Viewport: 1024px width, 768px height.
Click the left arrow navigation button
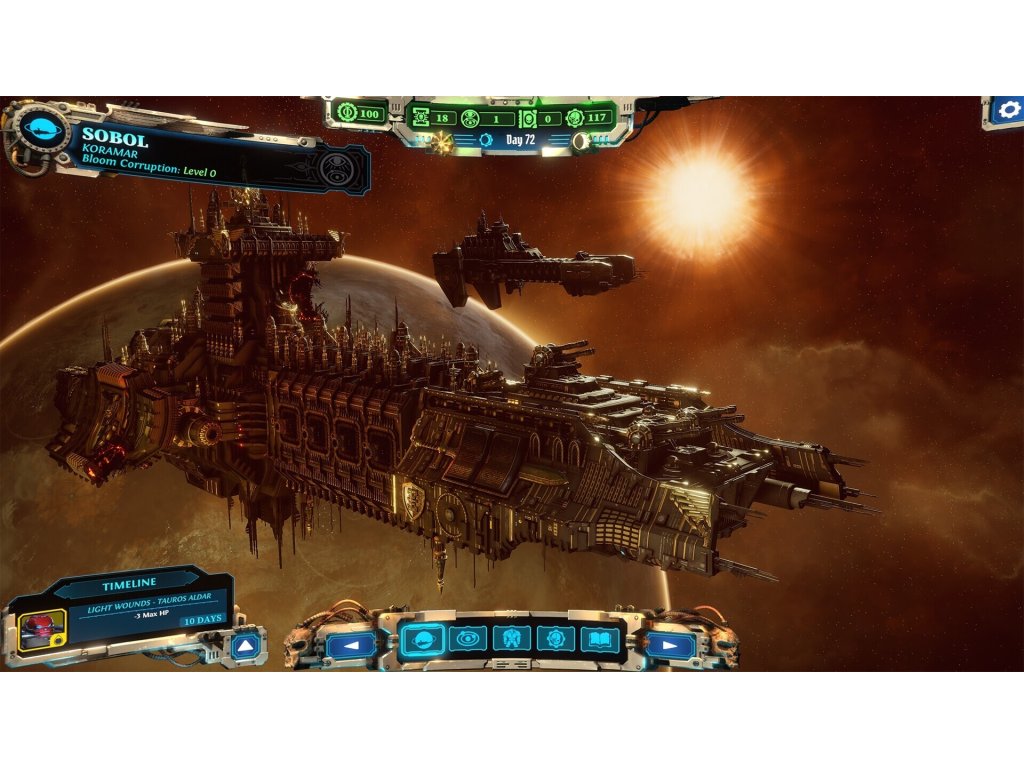[351, 645]
